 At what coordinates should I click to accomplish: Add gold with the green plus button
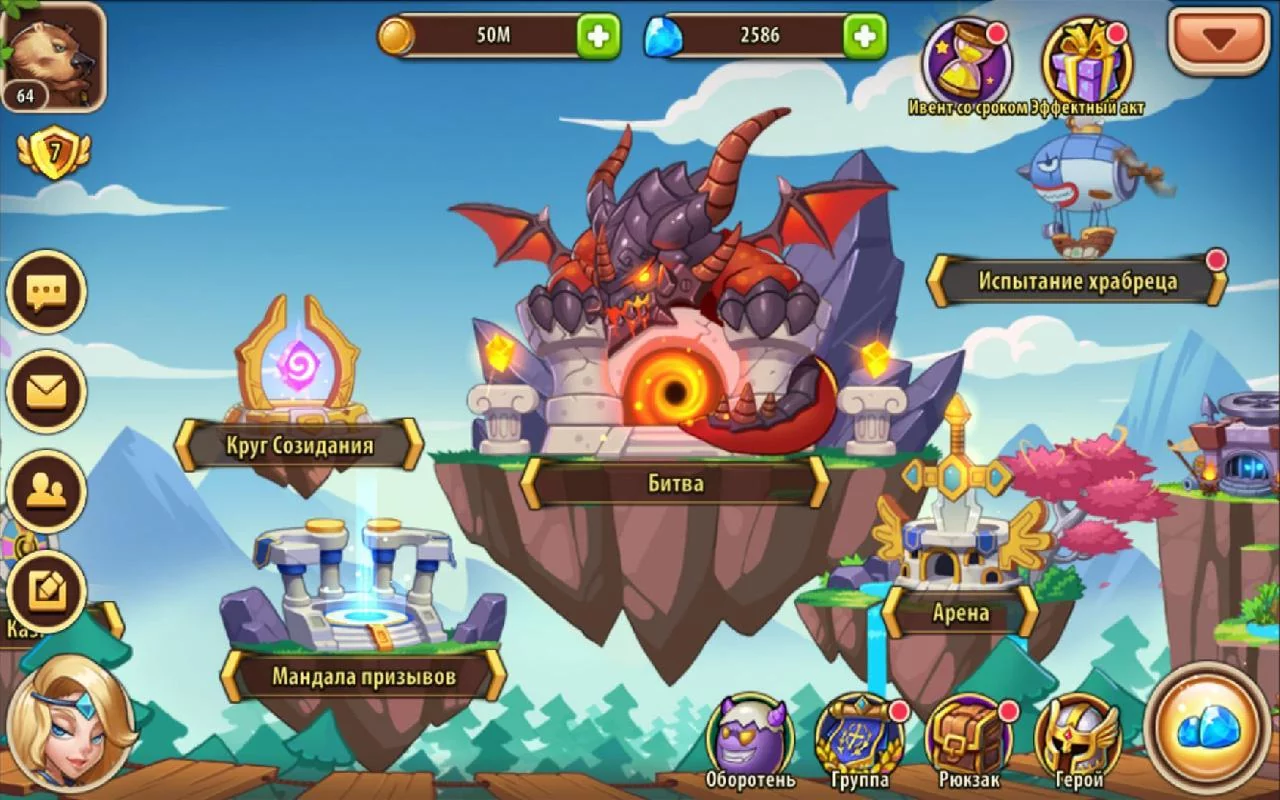(x=598, y=36)
